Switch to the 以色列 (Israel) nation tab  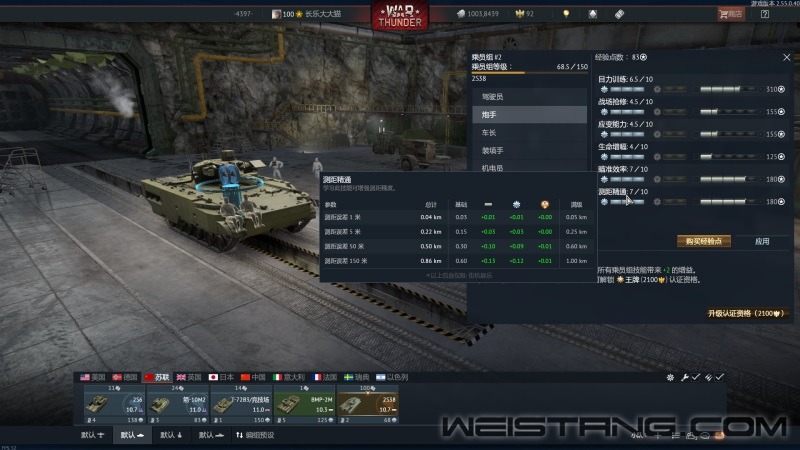point(390,377)
